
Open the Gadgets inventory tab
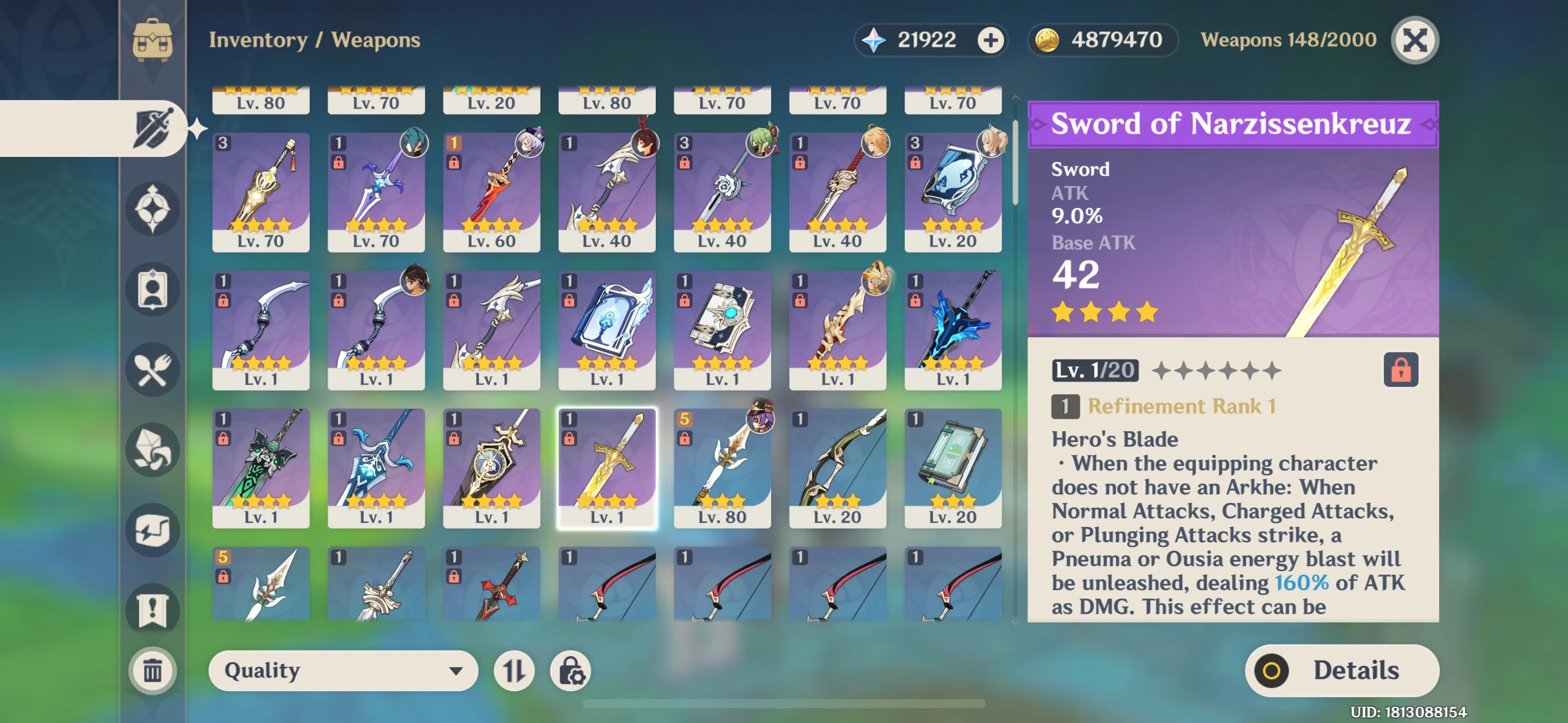[x=153, y=530]
